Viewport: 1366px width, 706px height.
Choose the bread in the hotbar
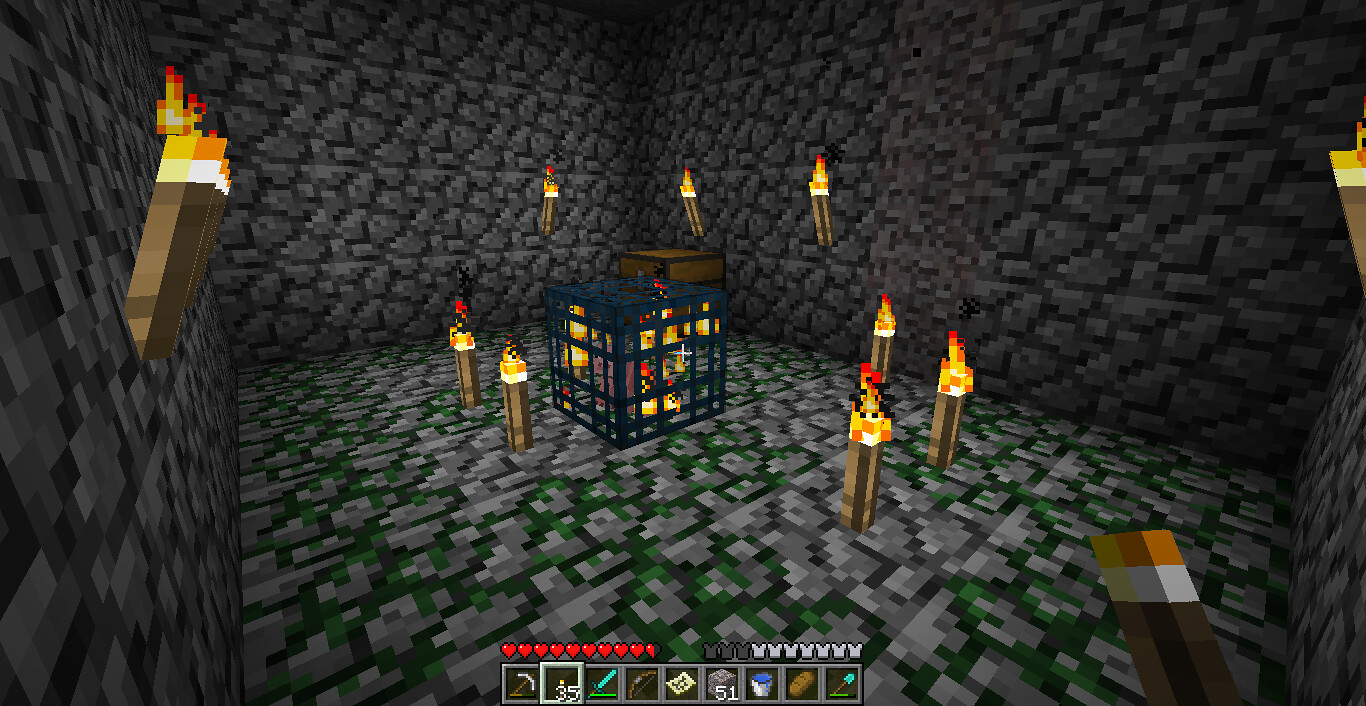802,685
